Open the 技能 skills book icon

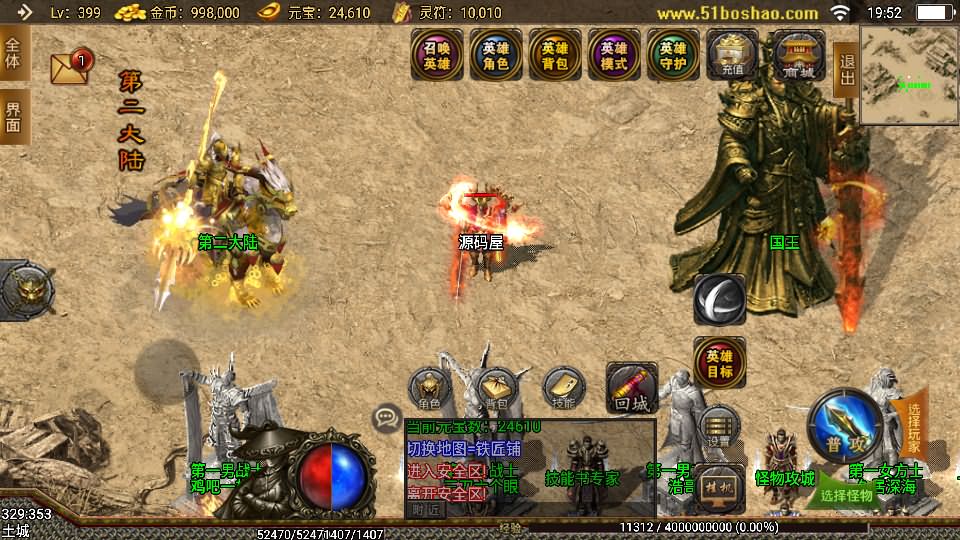click(x=564, y=390)
